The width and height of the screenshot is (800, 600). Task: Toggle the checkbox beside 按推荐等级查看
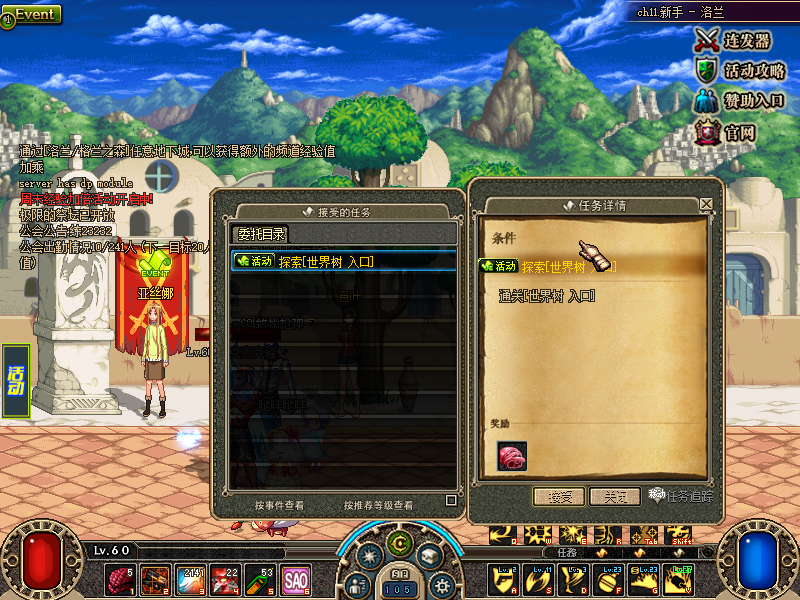tap(451, 501)
